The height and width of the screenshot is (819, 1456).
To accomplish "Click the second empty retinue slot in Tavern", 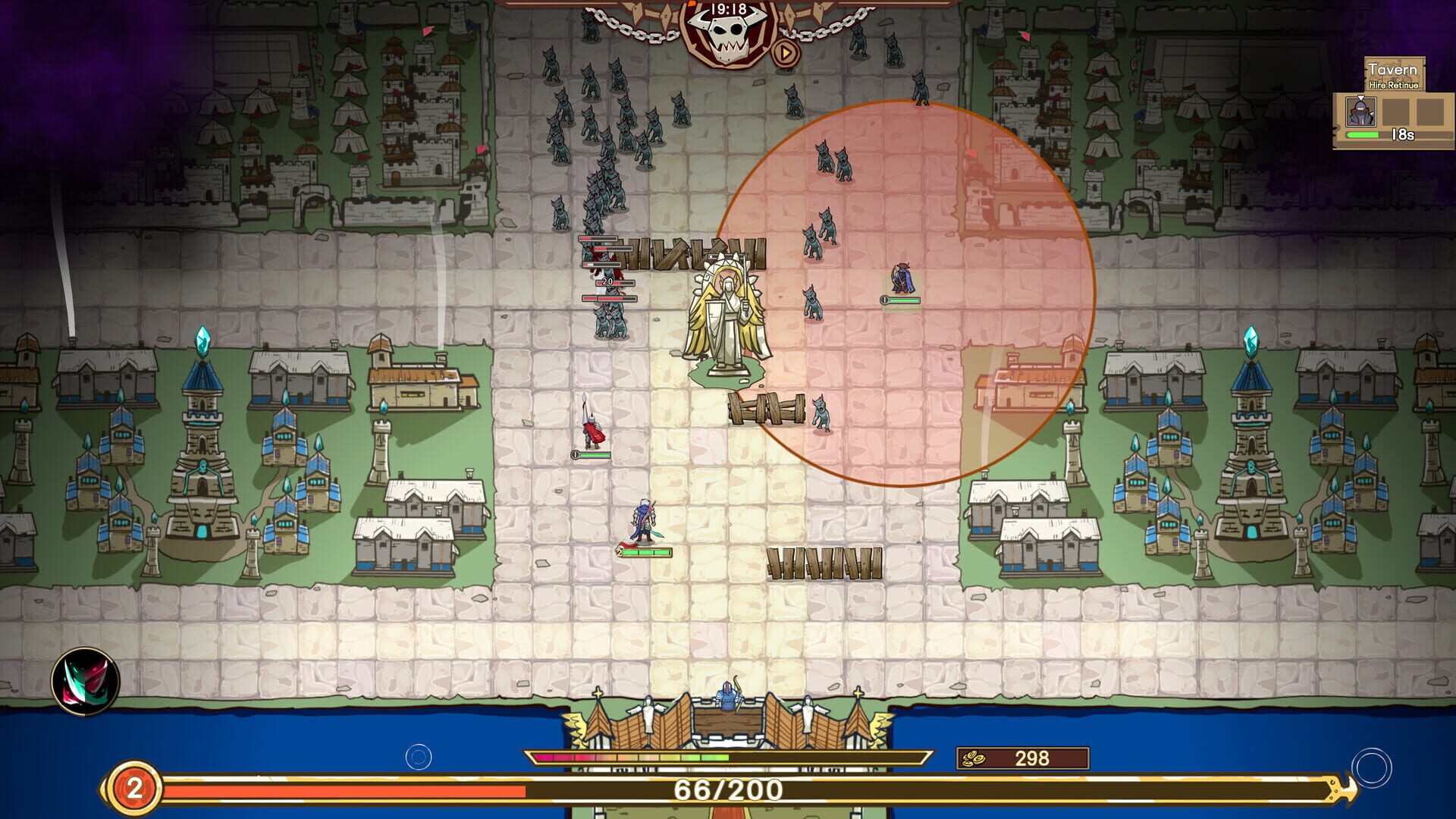I will click(x=1430, y=114).
